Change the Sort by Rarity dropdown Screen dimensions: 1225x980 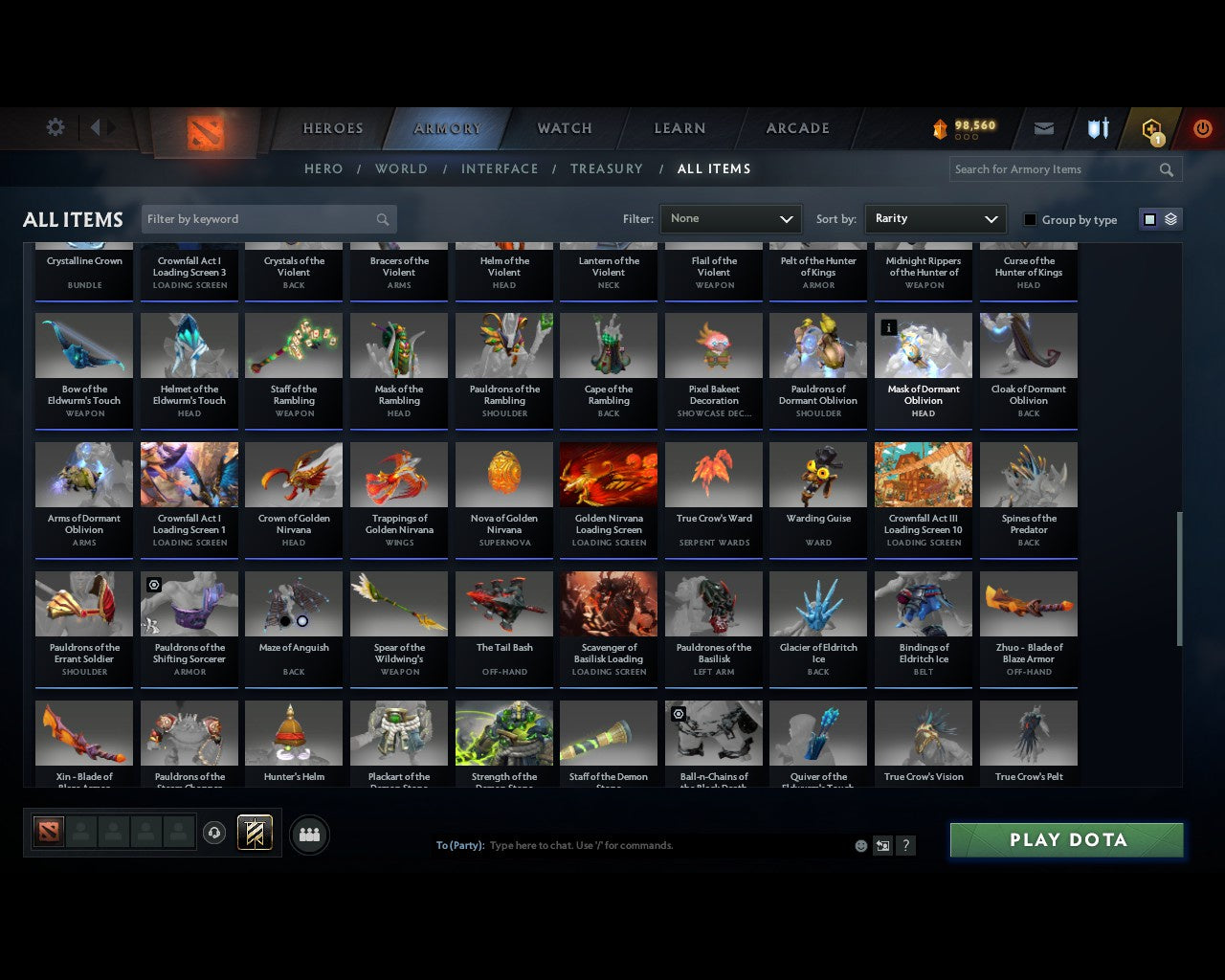(935, 219)
